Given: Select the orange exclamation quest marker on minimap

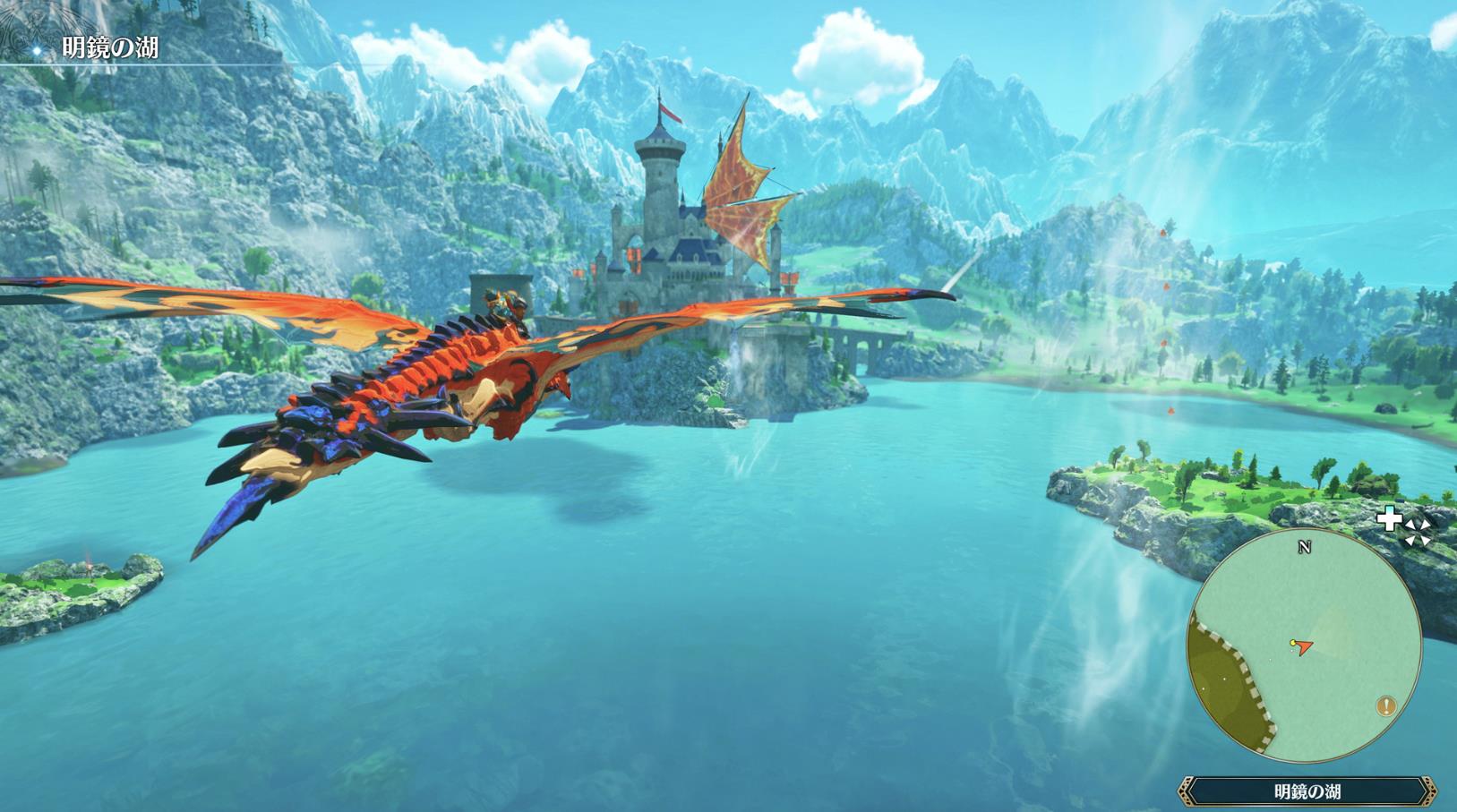Looking at the screenshot, I should 1386,706.
